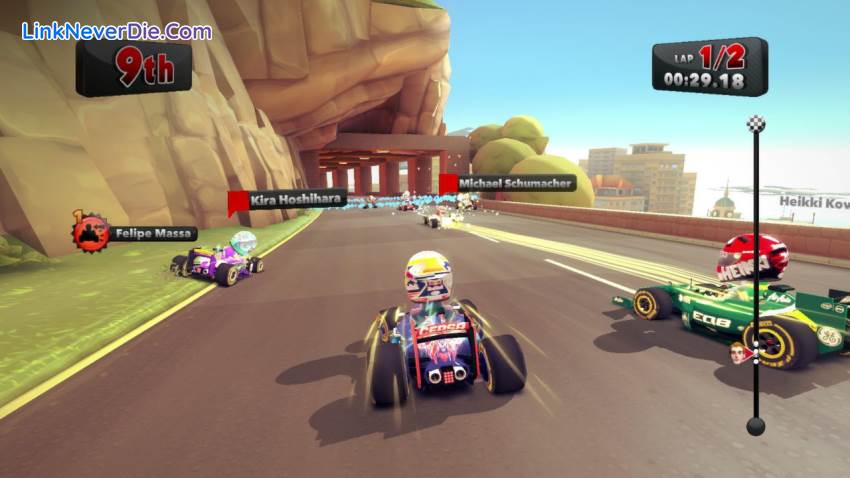Select the Felipe Massa name tag
Viewport: 850px width, 478px height.
[x=151, y=234]
